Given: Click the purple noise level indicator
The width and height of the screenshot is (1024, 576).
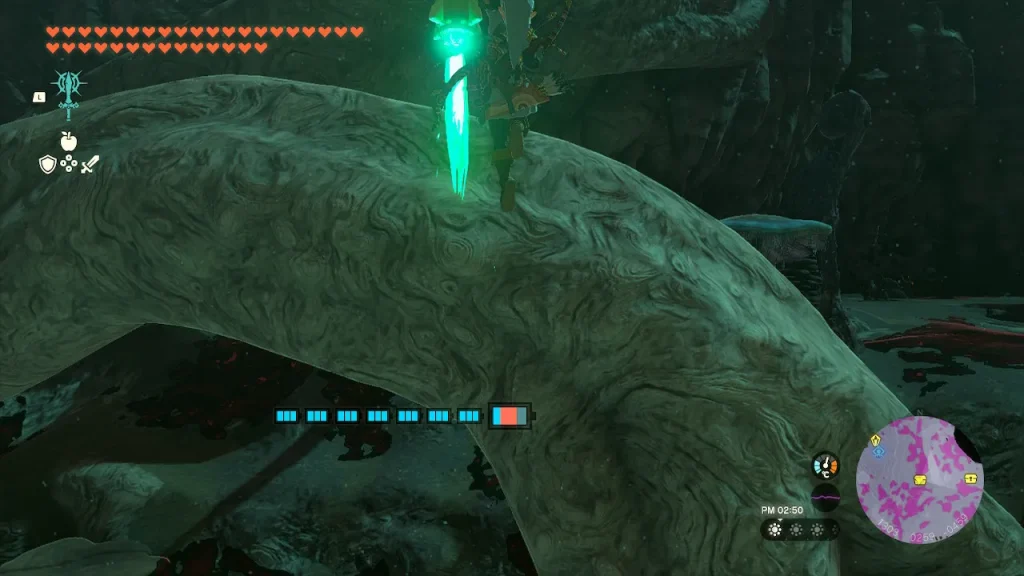Looking at the screenshot, I should [x=825, y=497].
